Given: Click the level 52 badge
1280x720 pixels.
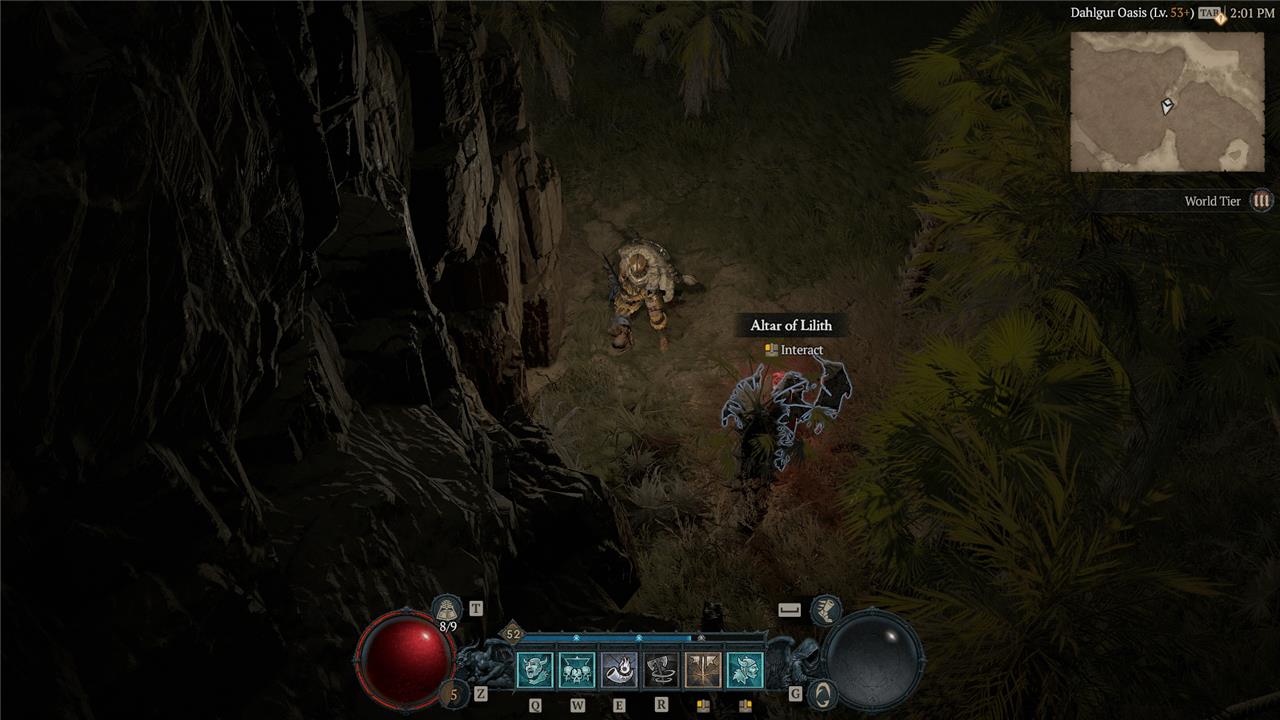Looking at the screenshot, I should point(513,633).
